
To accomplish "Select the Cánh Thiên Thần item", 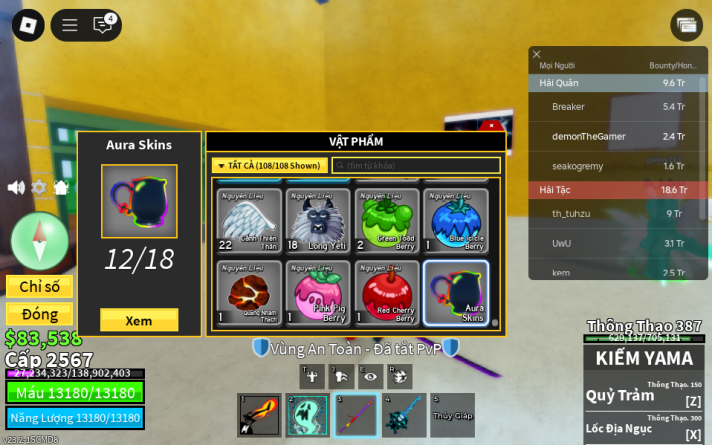I will tap(249, 220).
